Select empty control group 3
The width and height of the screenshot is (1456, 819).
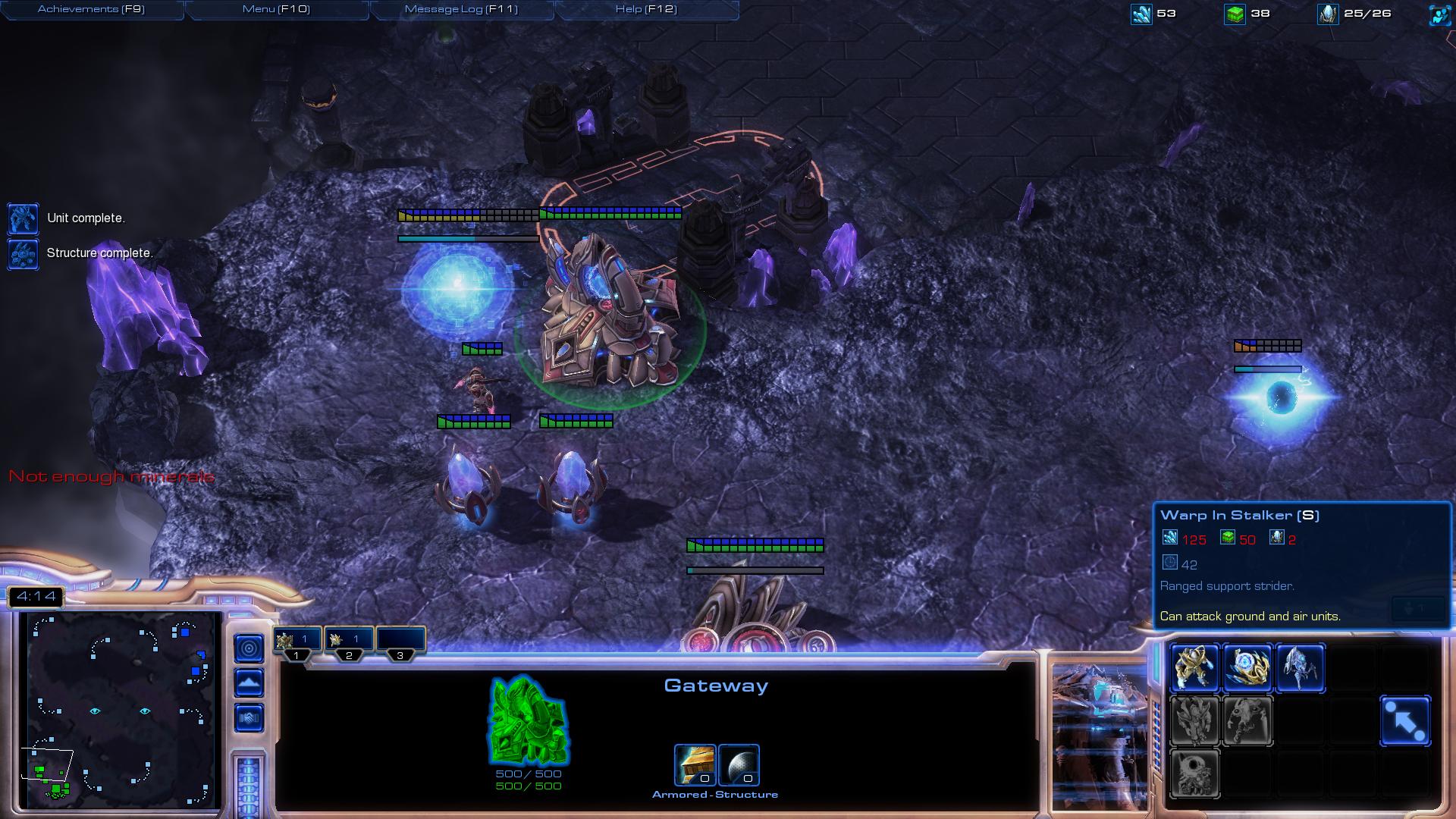(x=400, y=641)
